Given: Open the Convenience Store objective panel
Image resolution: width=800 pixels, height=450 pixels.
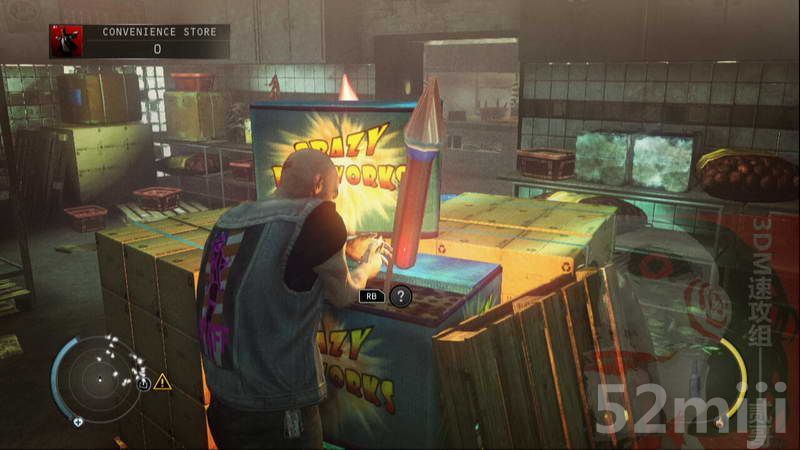Looking at the screenshot, I should tap(156, 41).
